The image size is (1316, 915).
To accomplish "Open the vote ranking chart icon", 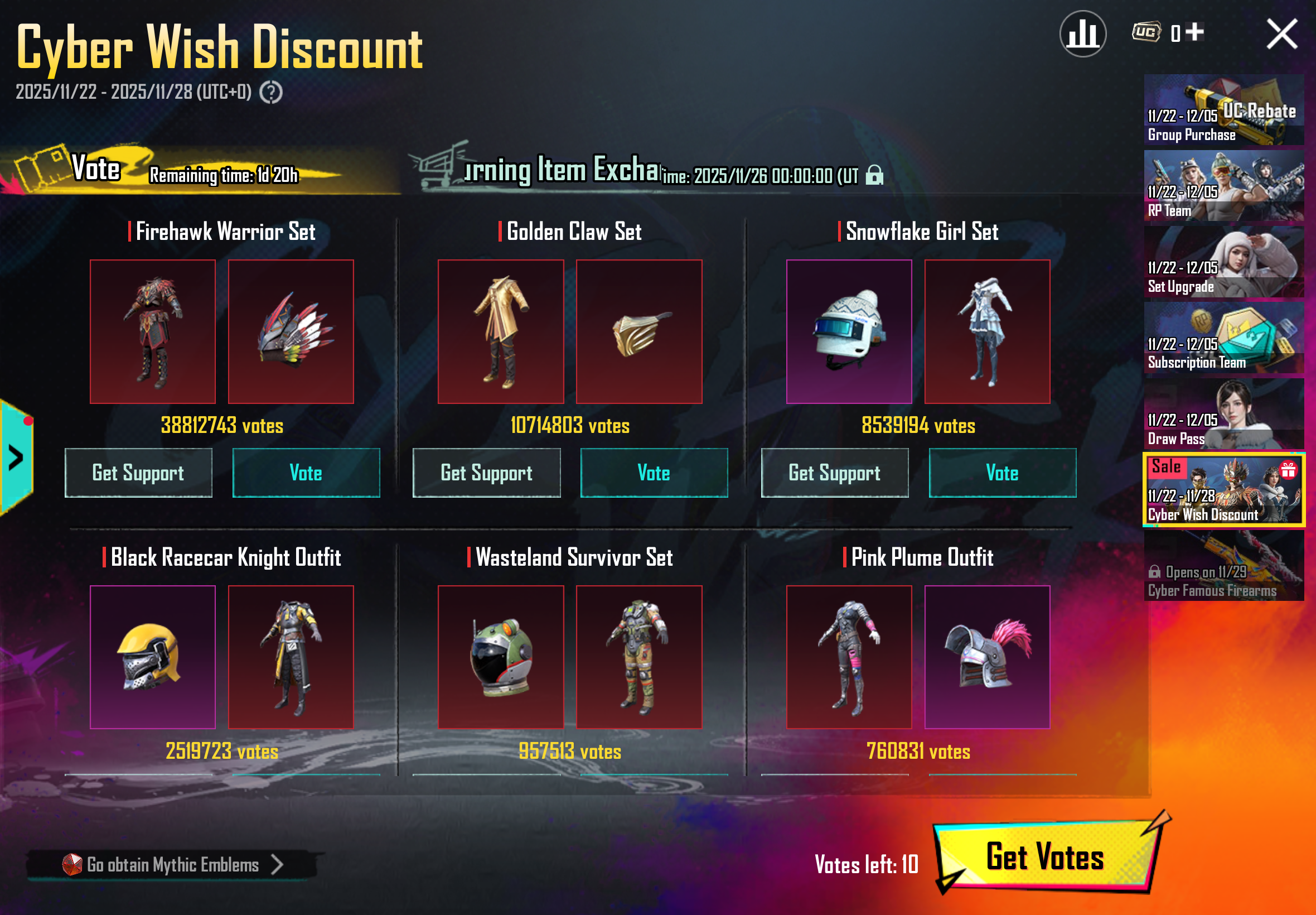I will coord(1082,35).
